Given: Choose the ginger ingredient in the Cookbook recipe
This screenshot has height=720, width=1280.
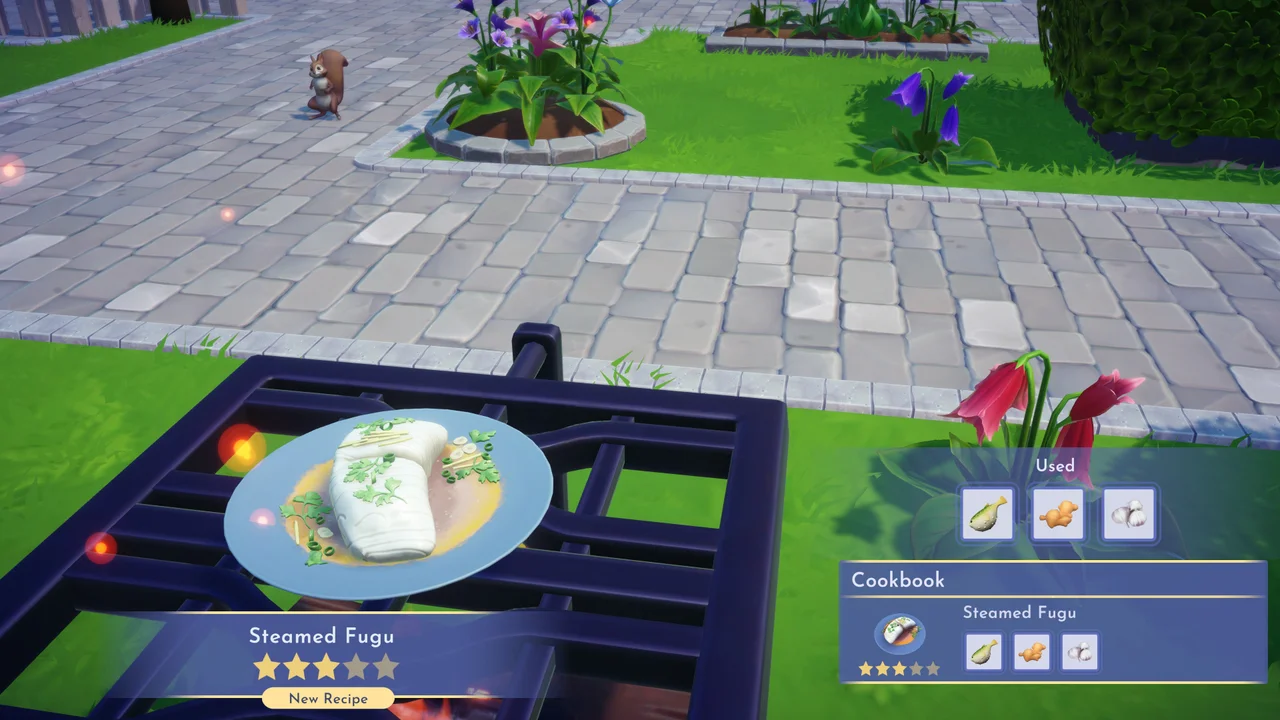Looking at the screenshot, I should pos(1032,651).
